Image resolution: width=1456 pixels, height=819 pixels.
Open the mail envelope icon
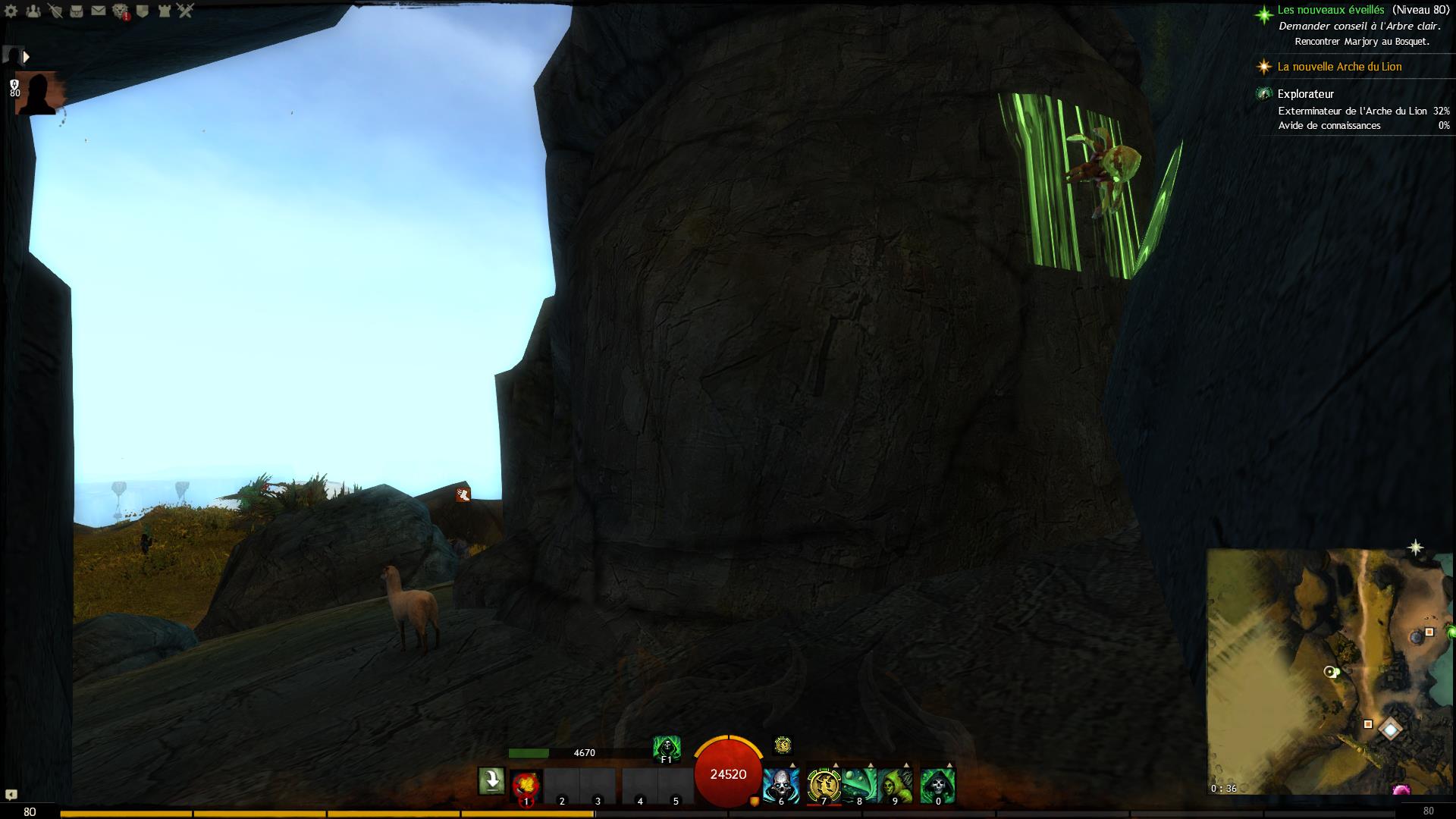click(99, 11)
